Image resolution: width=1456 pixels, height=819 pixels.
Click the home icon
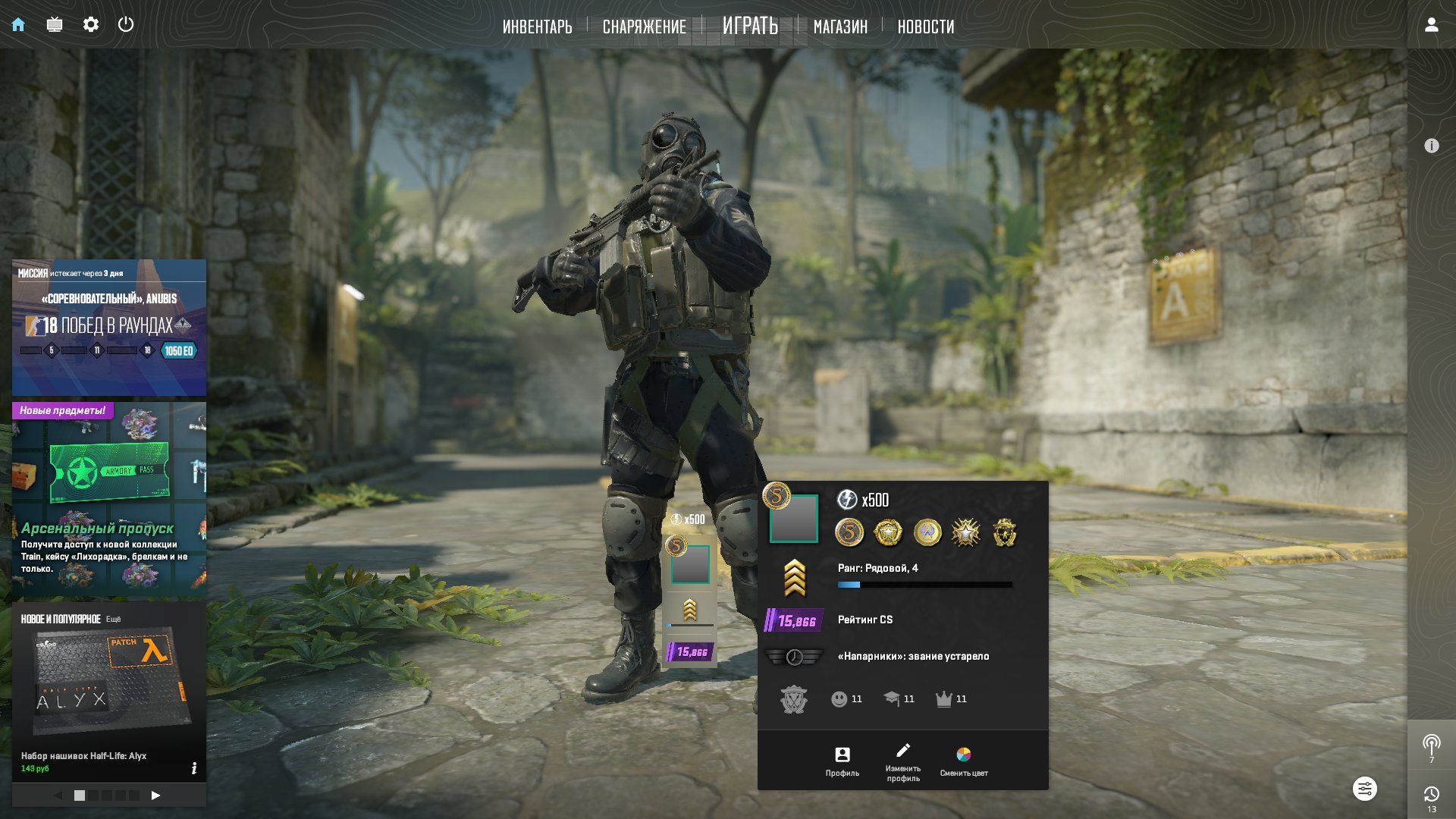click(18, 24)
